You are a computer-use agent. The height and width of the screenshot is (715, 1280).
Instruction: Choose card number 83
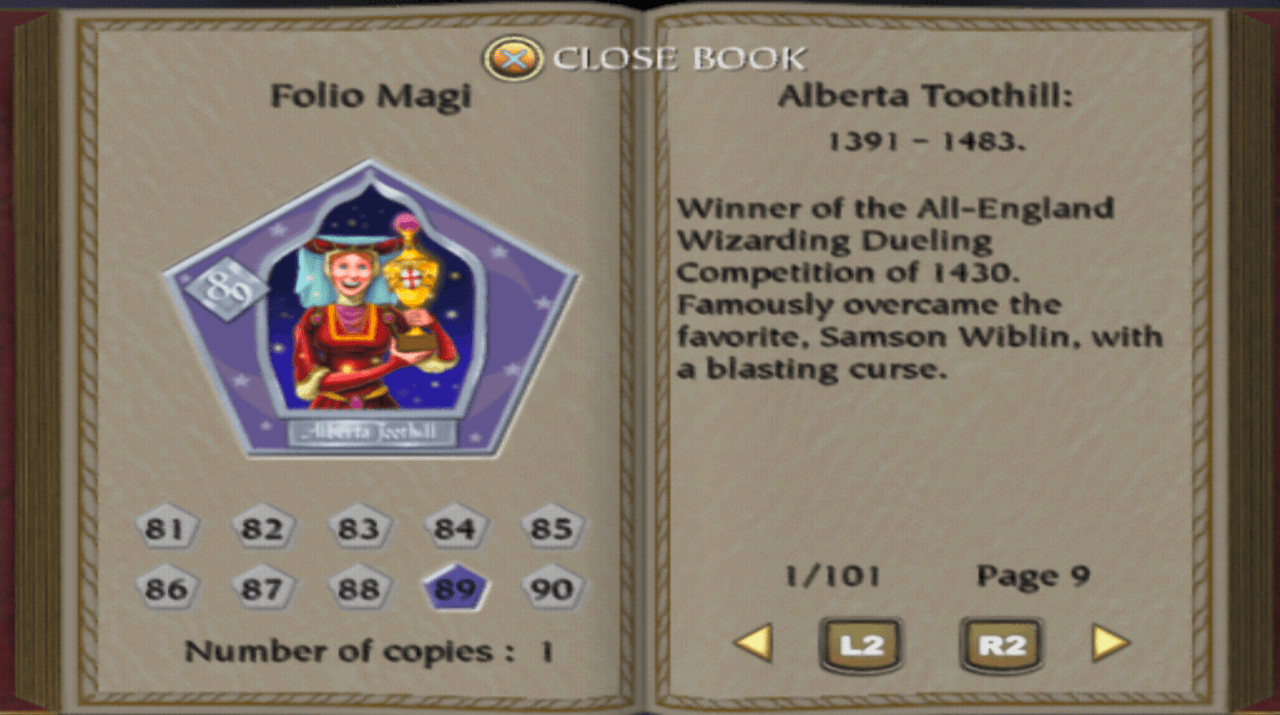(358, 528)
